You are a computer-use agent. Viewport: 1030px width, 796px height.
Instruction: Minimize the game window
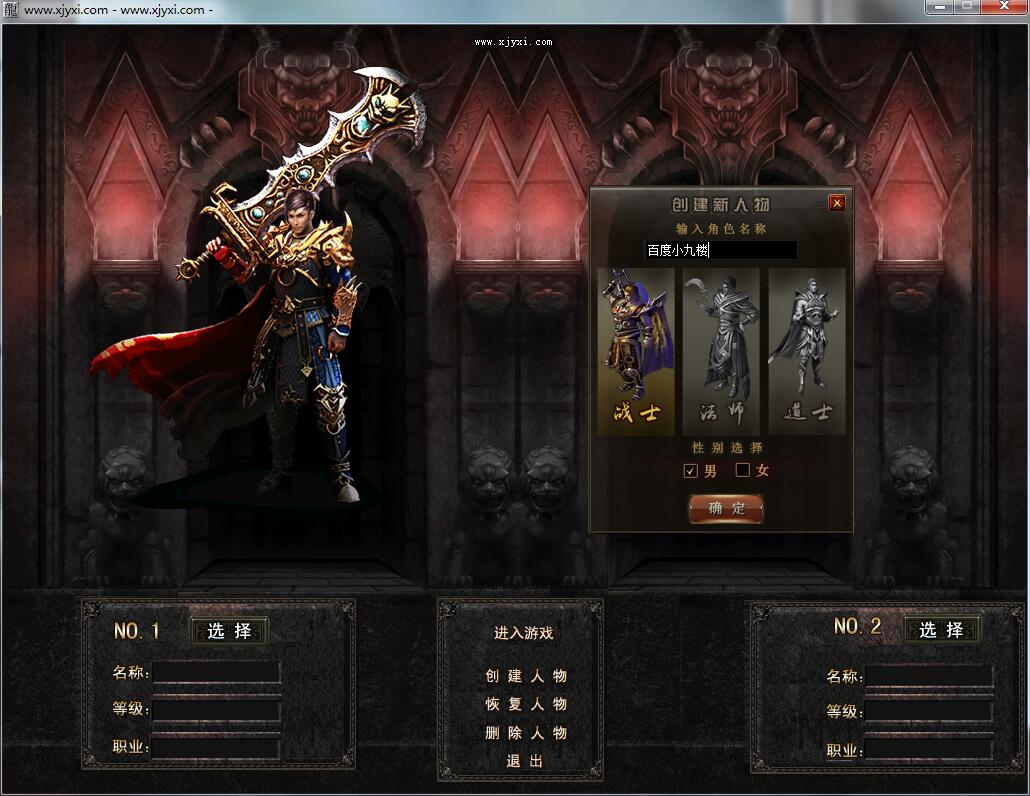coord(939,7)
